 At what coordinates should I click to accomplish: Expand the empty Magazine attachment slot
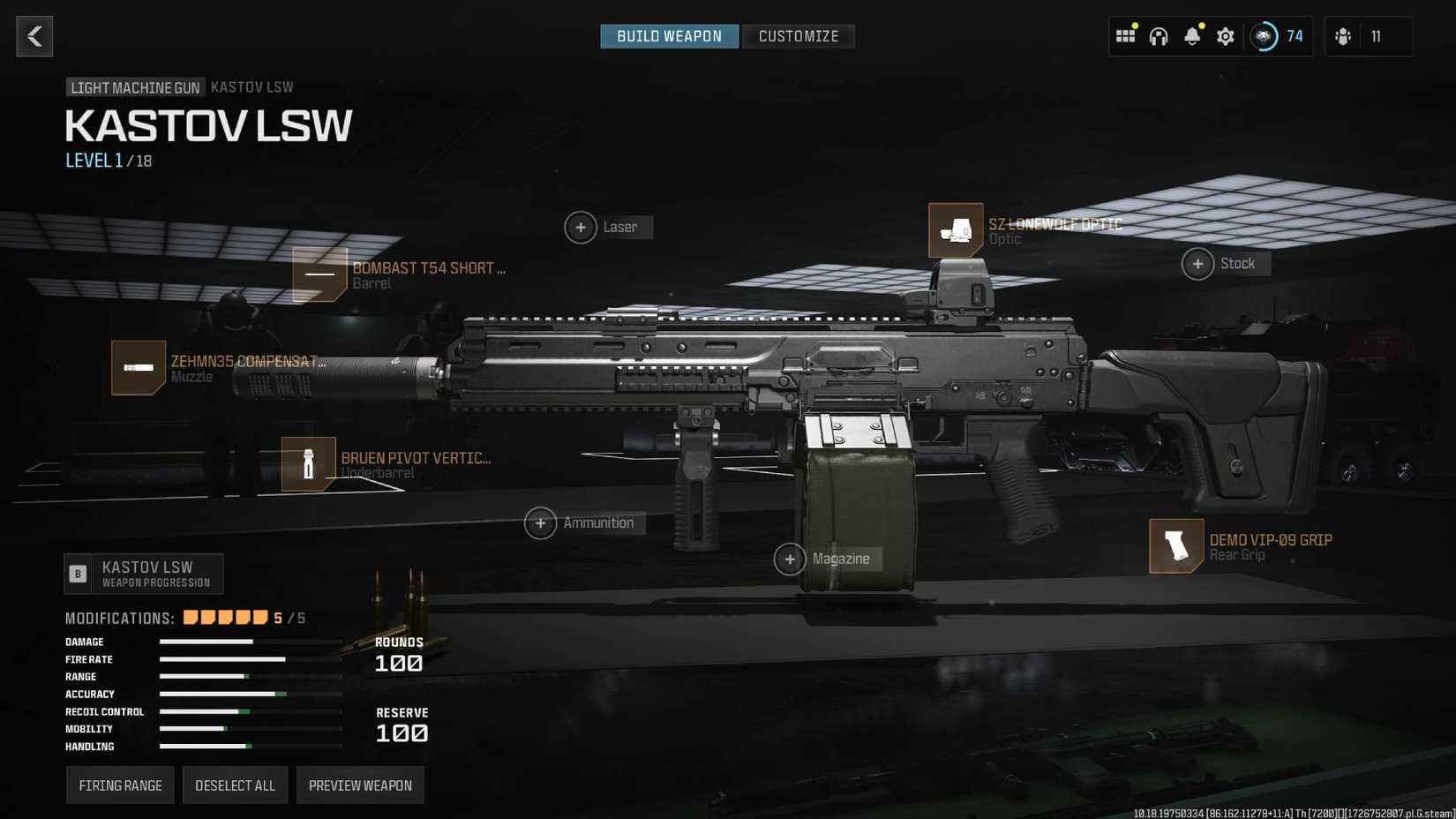(792, 559)
